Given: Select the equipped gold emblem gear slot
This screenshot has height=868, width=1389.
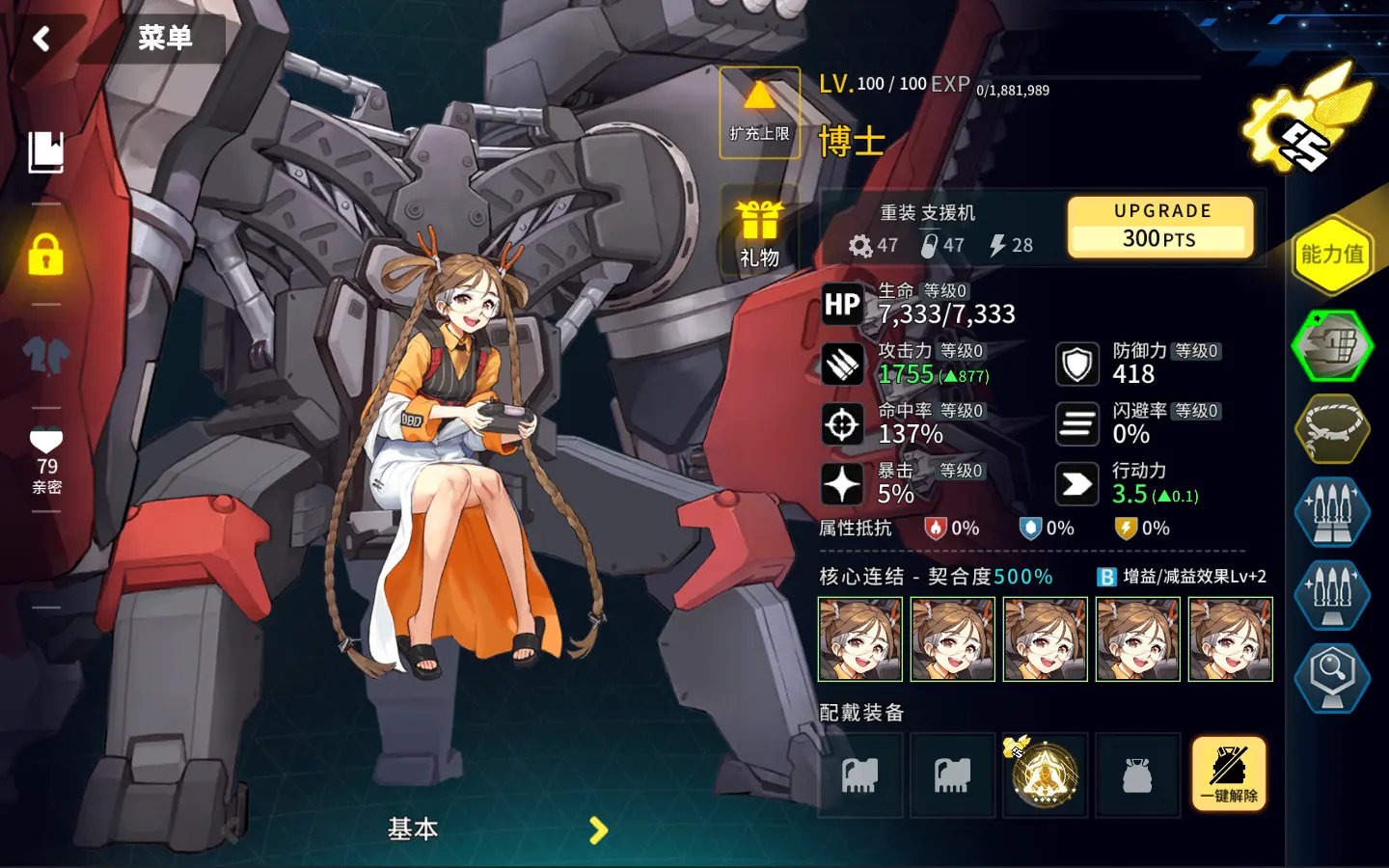Looking at the screenshot, I should click(x=1045, y=775).
